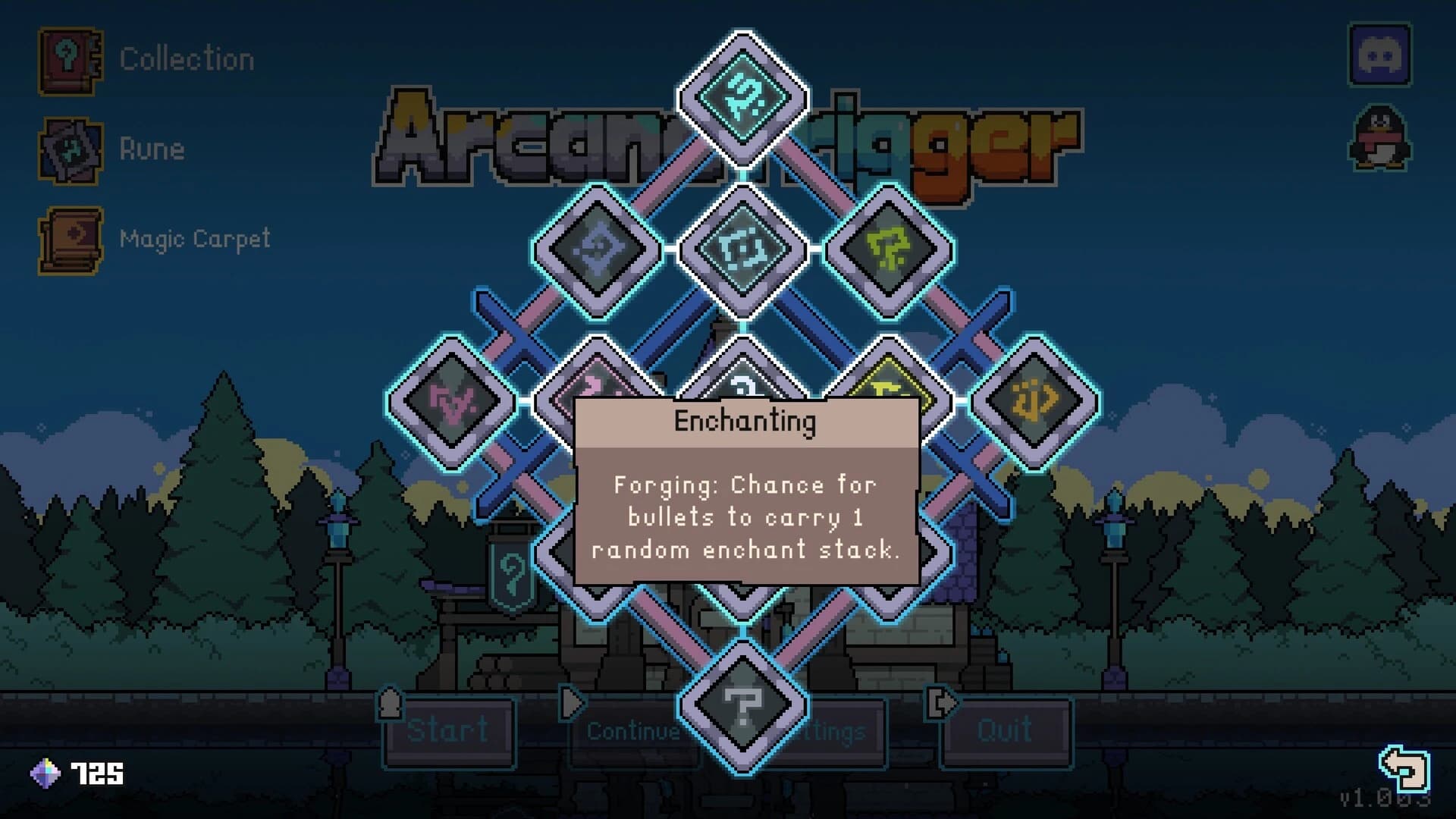Select the Collection entry in the left menu

tap(186, 57)
